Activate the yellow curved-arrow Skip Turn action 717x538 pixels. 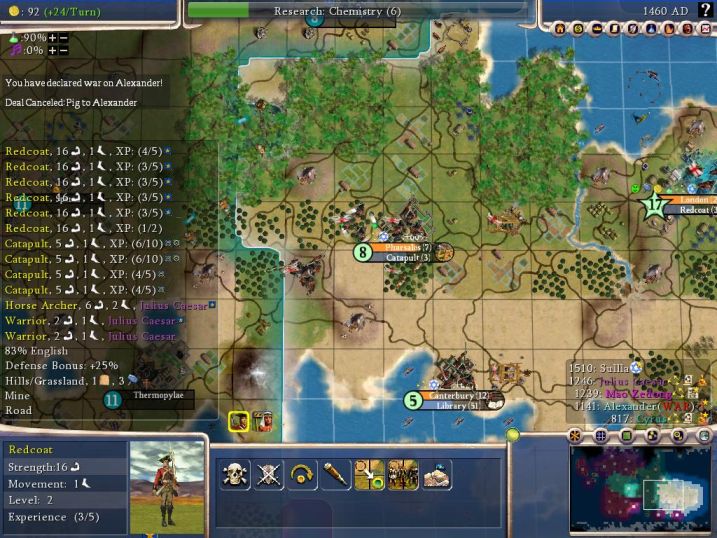[300, 475]
